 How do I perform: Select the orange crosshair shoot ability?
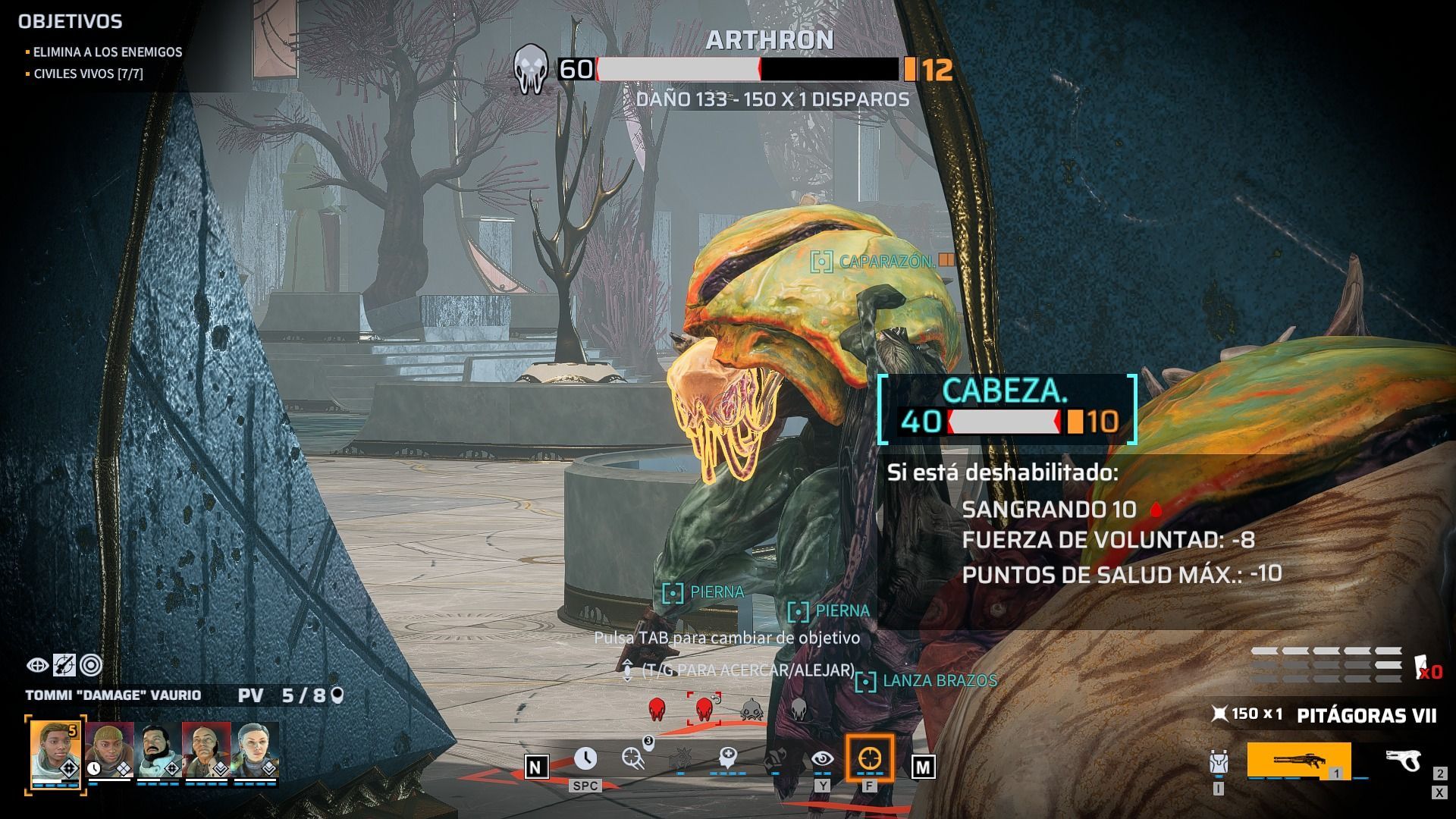[869, 758]
